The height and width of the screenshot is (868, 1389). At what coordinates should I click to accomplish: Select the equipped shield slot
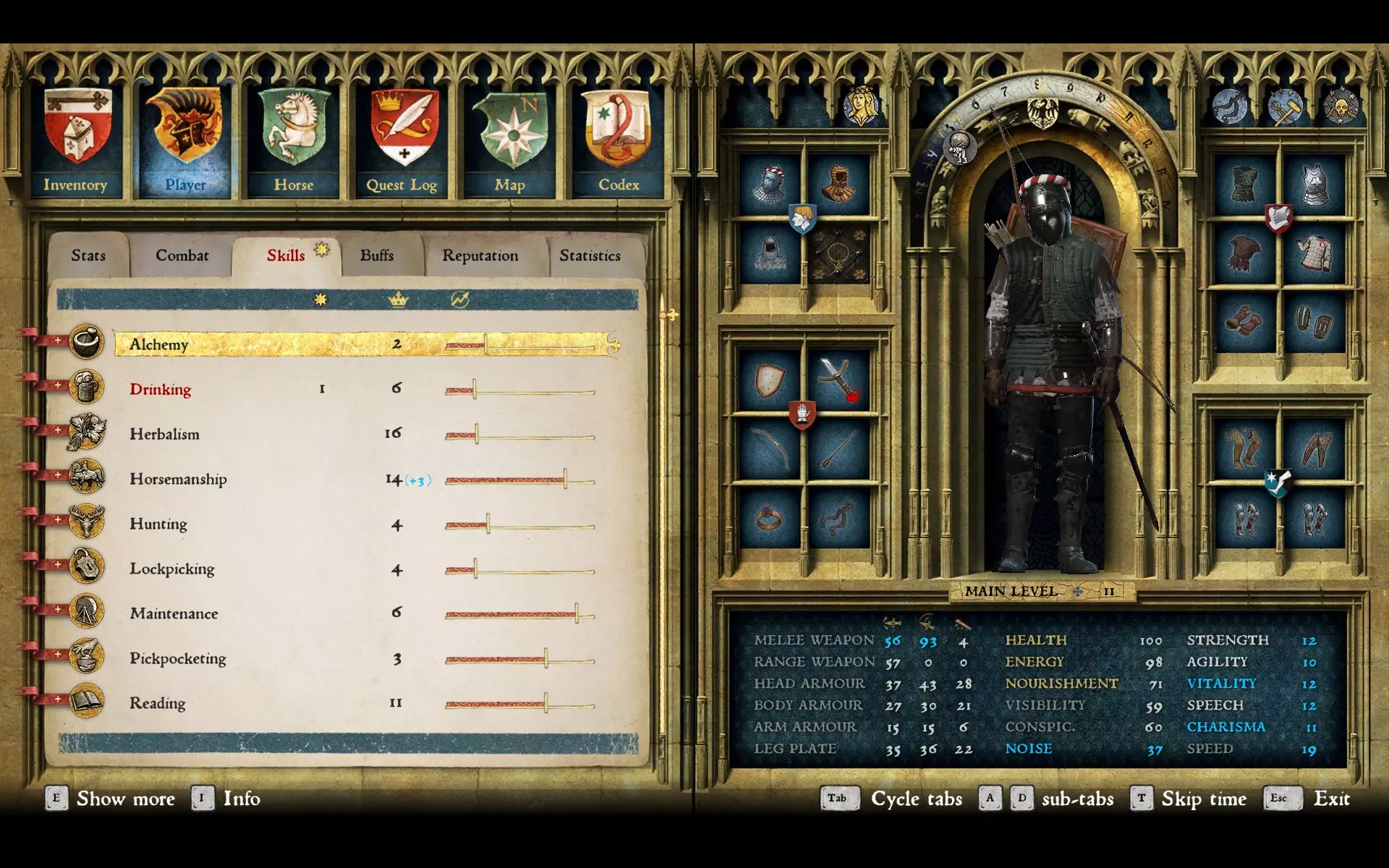click(769, 380)
